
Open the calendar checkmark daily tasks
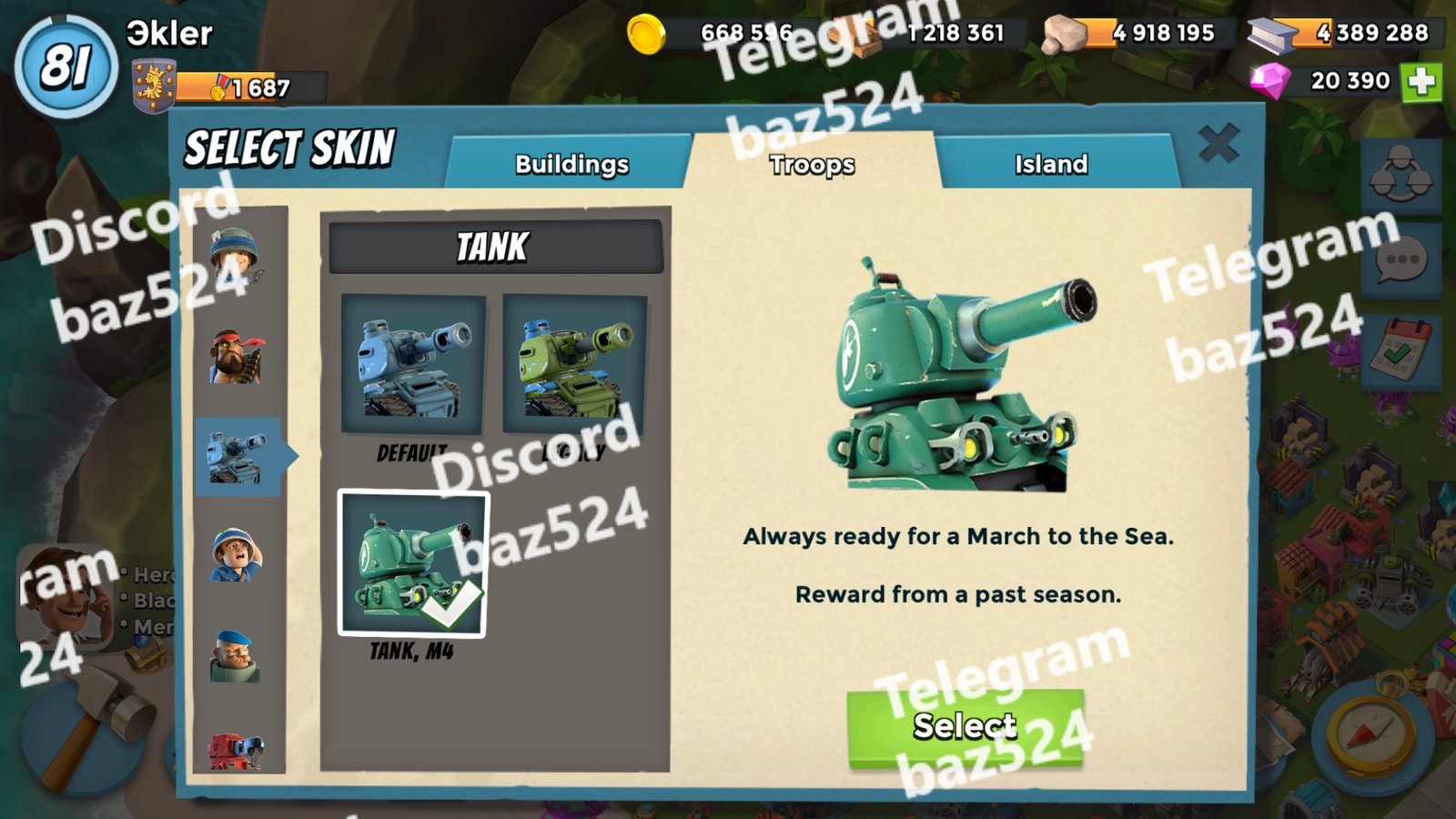[x=1401, y=350]
